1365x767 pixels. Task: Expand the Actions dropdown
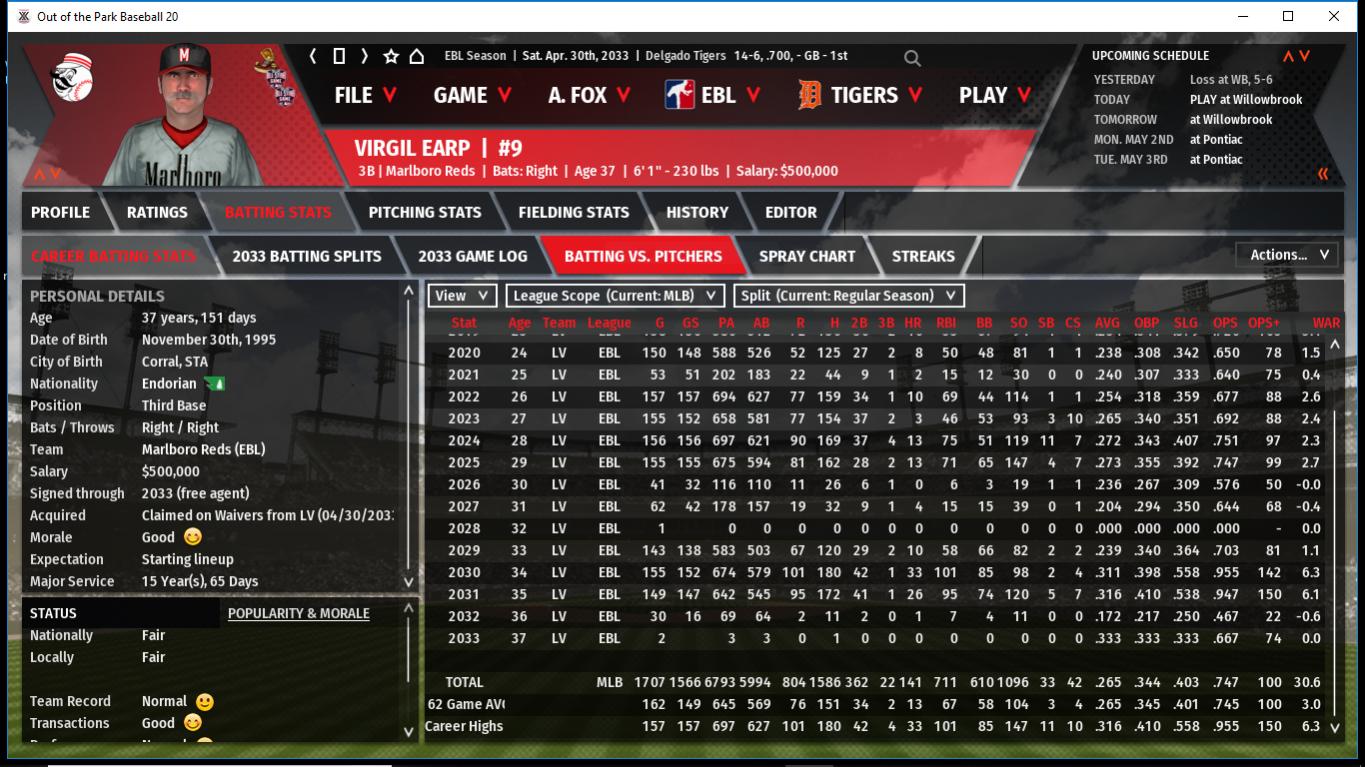tap(1288, 255)
